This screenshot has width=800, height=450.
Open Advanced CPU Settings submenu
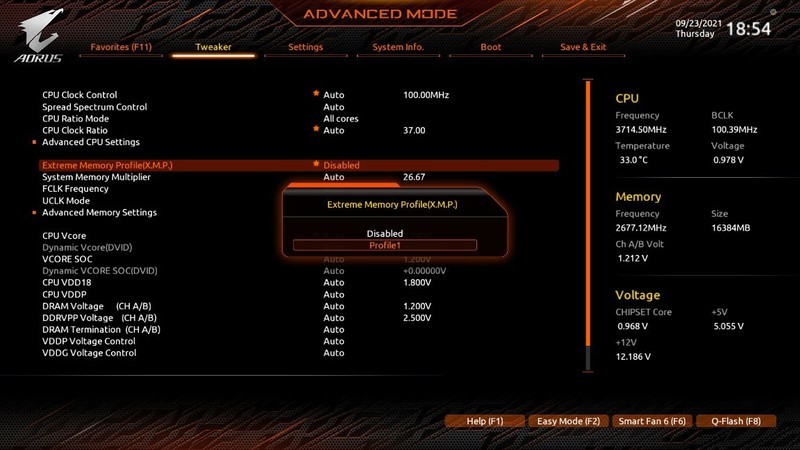click(90, 142)
